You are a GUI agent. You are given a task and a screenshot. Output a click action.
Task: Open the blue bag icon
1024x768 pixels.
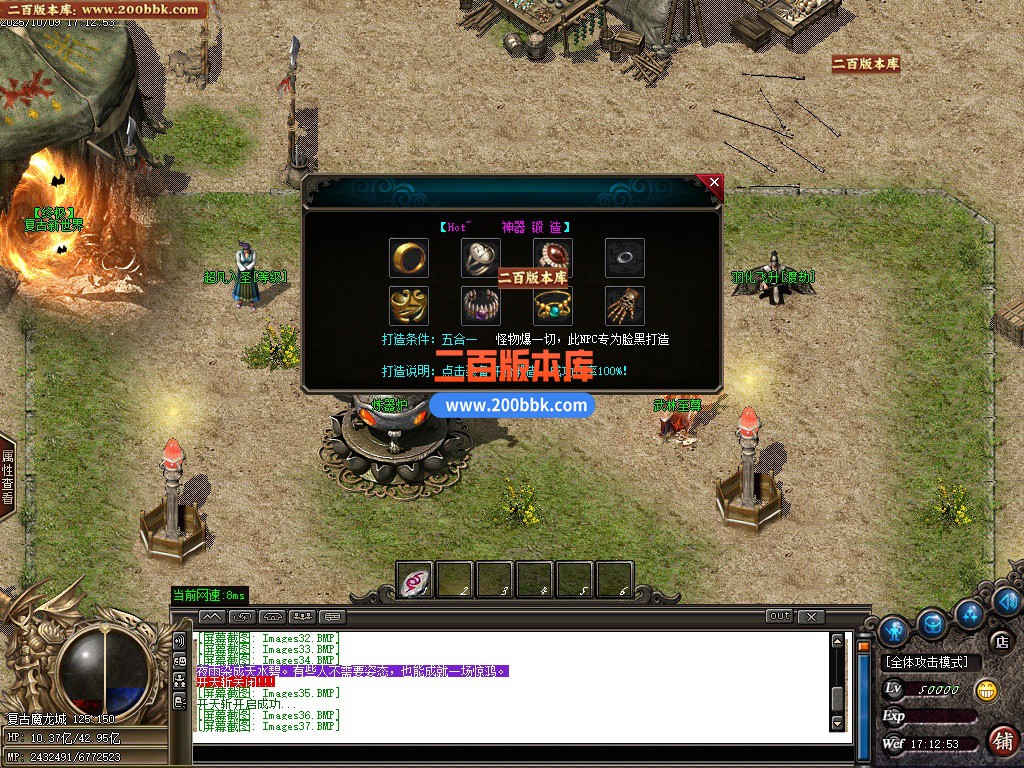(x=932, y=623)
